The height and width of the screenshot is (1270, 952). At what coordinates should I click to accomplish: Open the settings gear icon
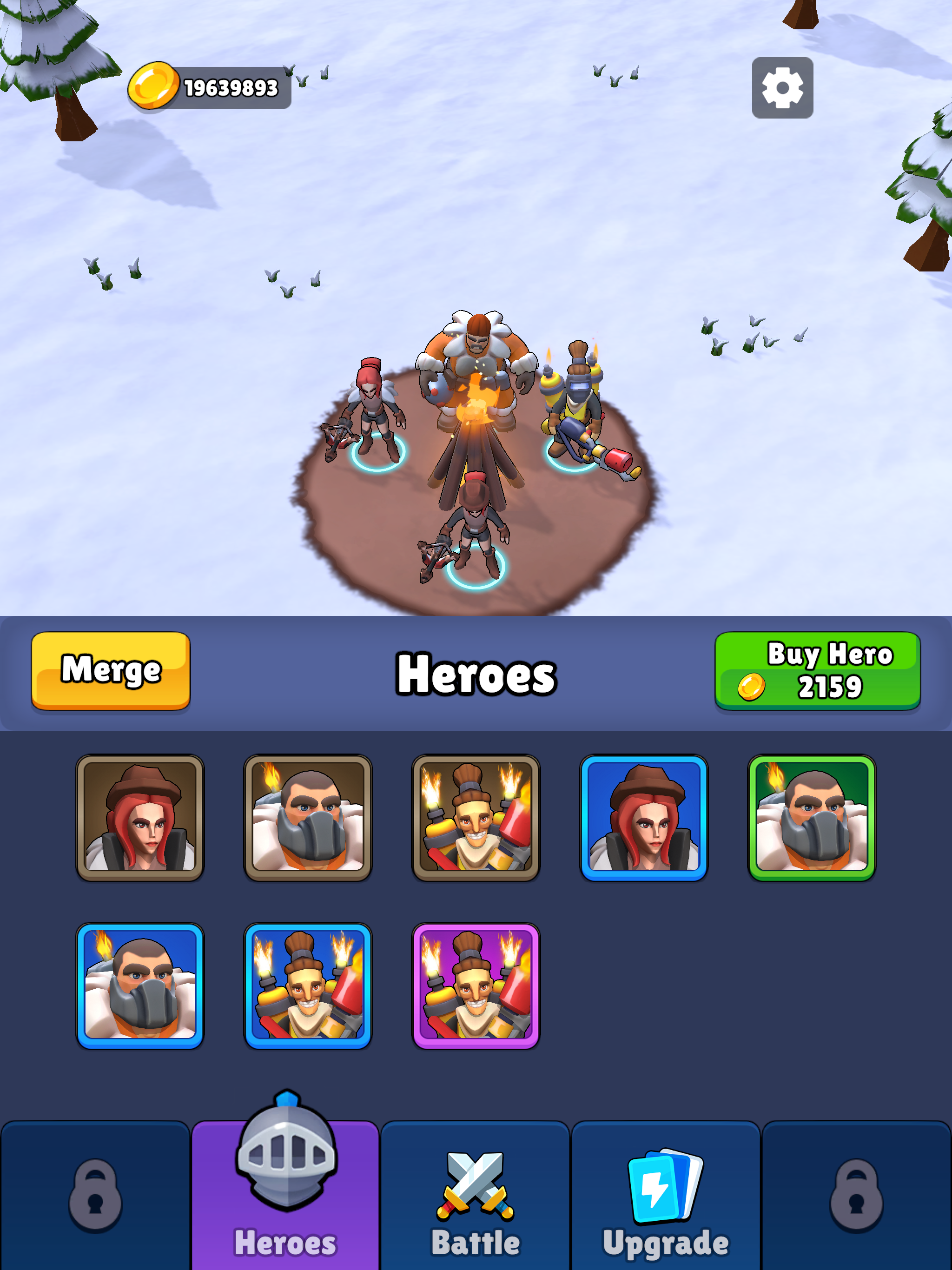[782, 89]
